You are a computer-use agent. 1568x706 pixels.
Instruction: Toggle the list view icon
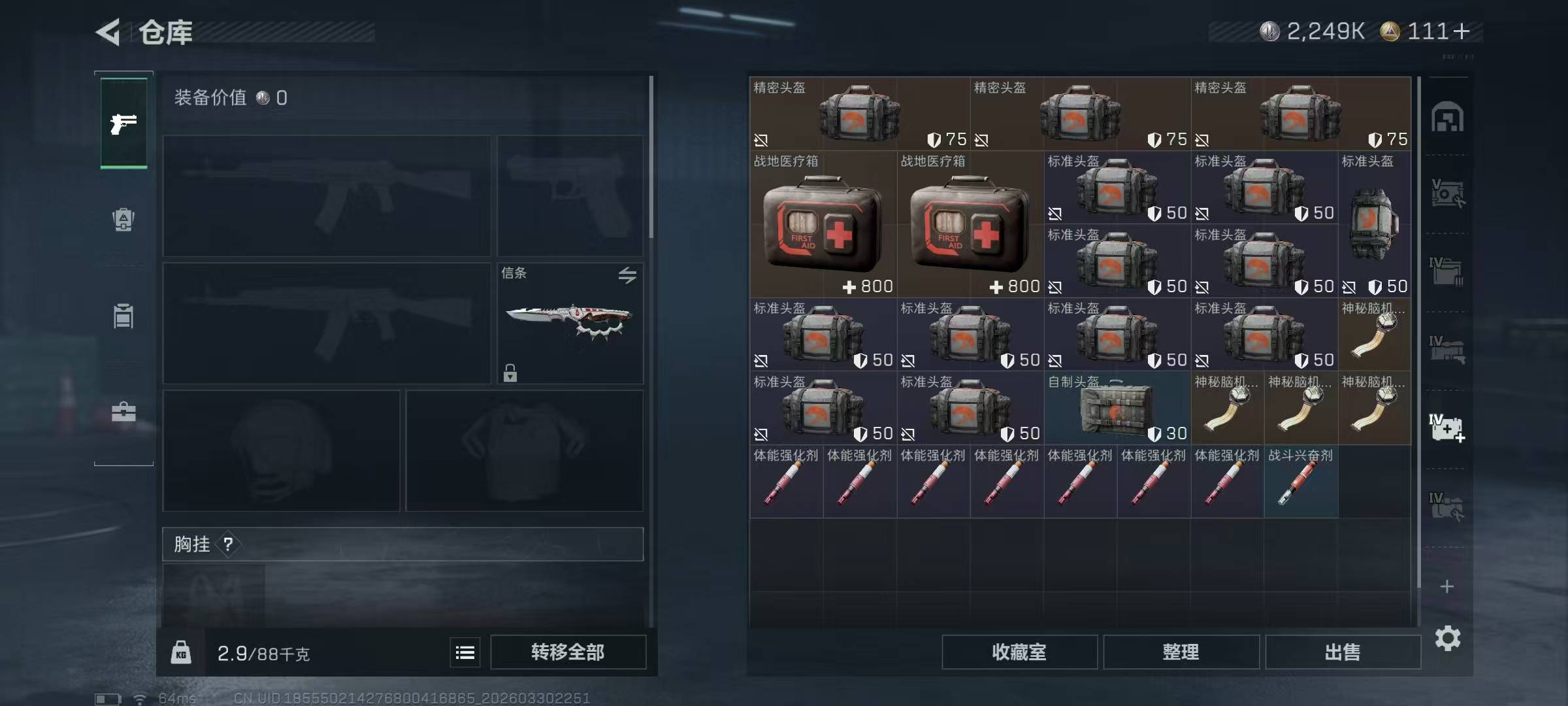click(465, 652)
